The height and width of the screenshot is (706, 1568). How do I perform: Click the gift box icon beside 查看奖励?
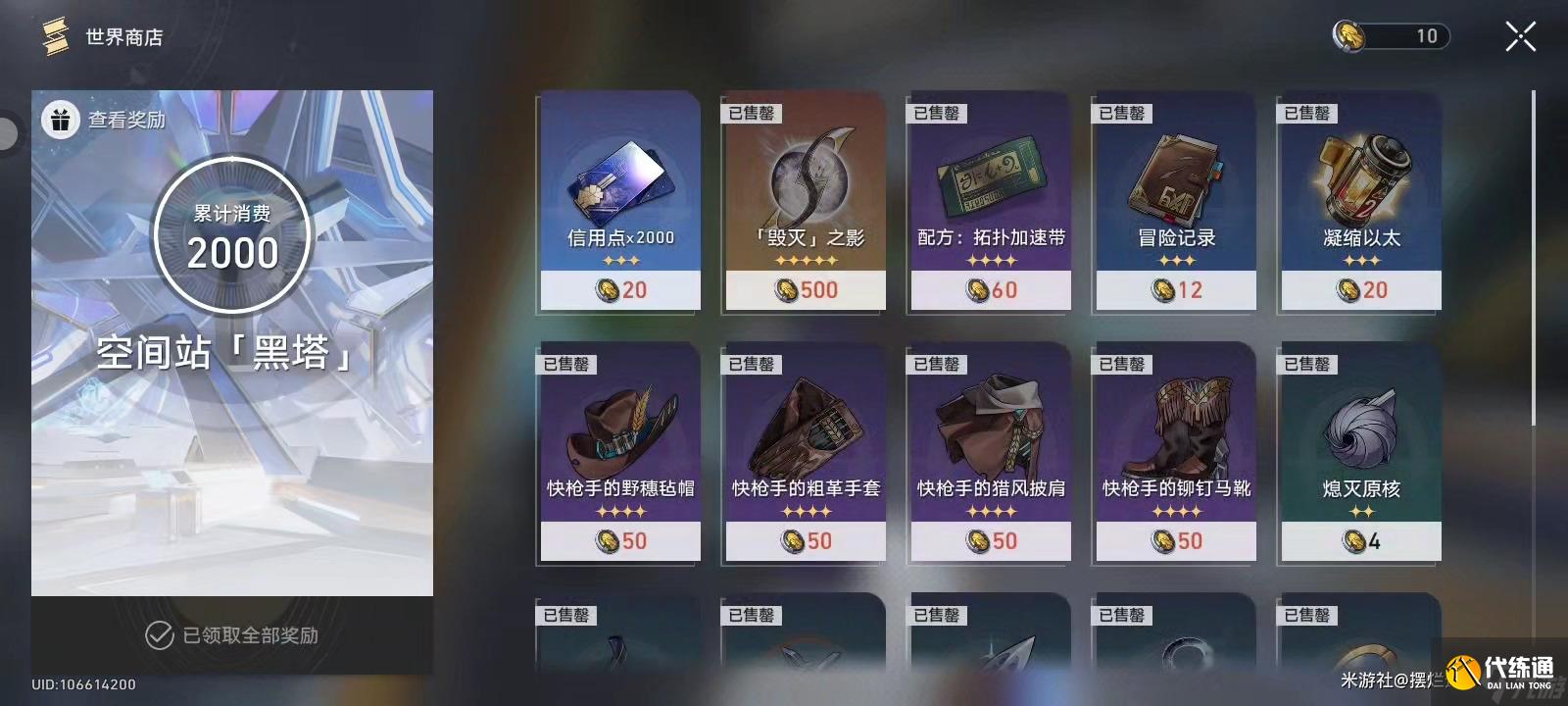click(x=61, y=119)
